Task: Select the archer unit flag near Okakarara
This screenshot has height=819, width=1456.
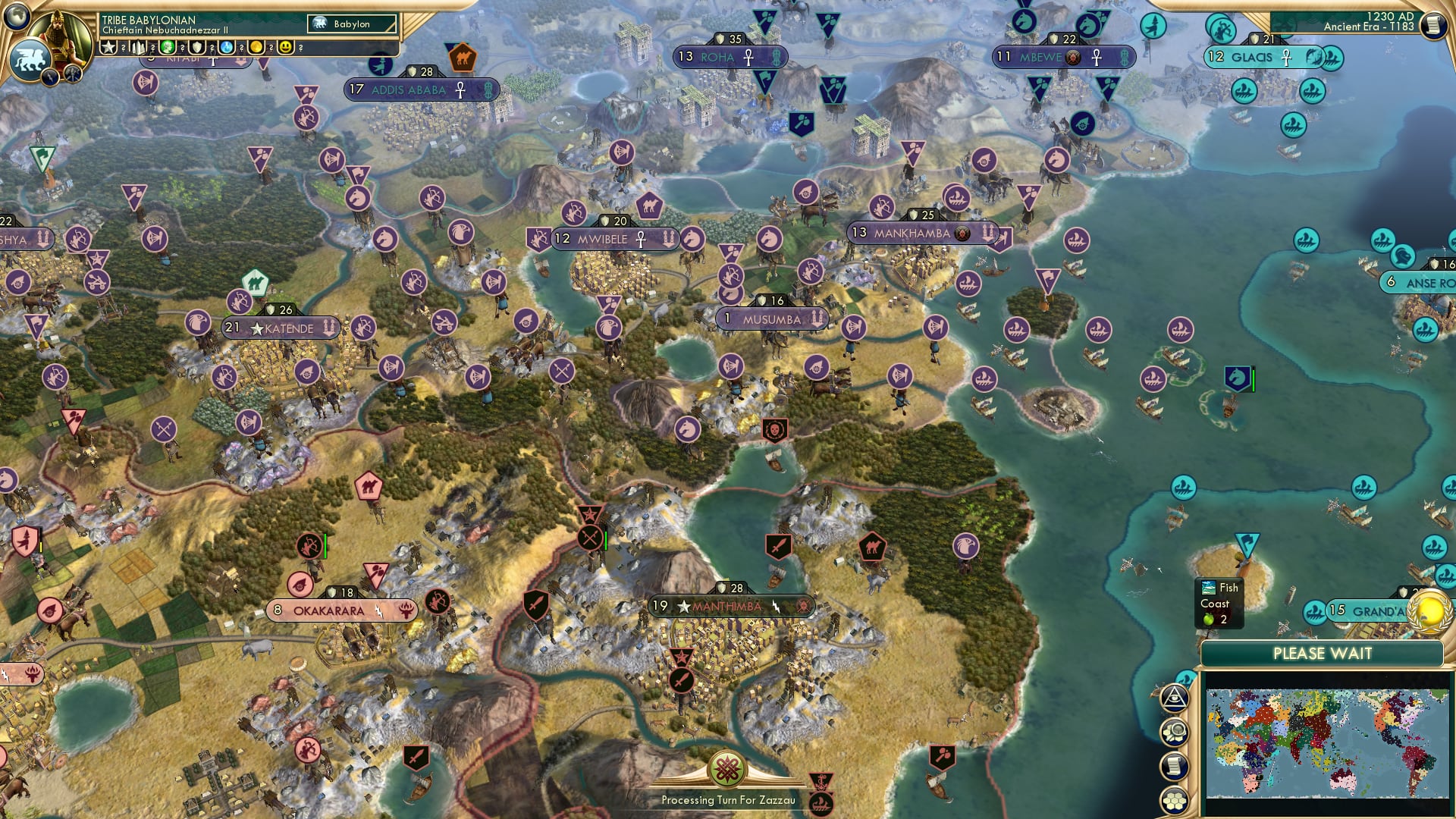Action: (x=310, y=546)
